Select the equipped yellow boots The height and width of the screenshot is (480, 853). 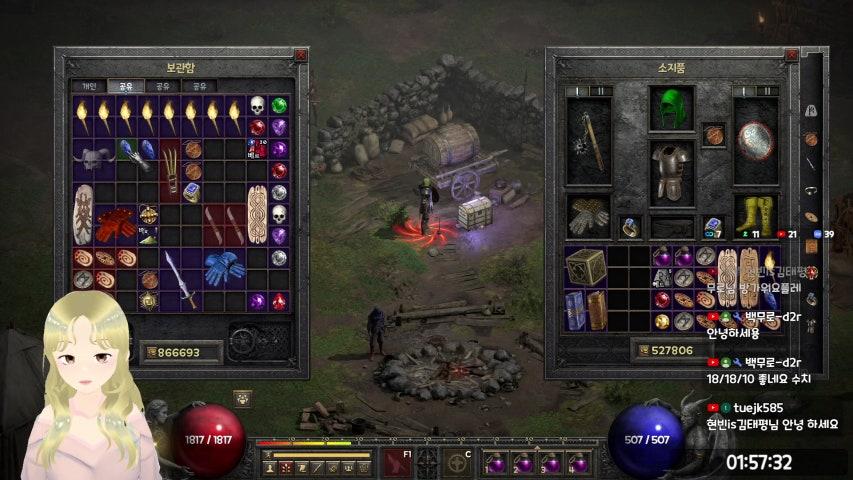coord(755,215)
